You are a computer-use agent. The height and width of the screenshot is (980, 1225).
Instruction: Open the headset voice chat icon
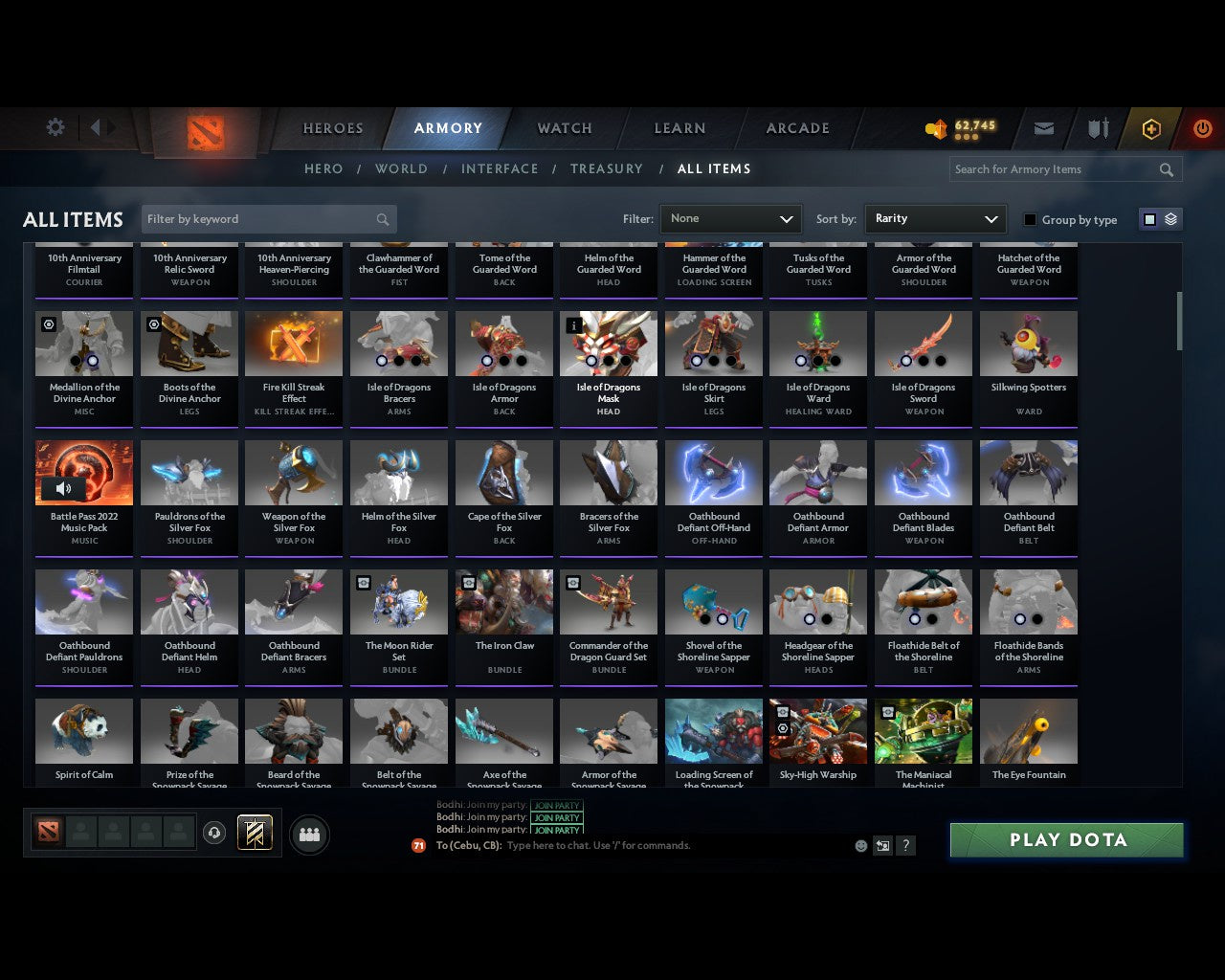click(214, 833)
